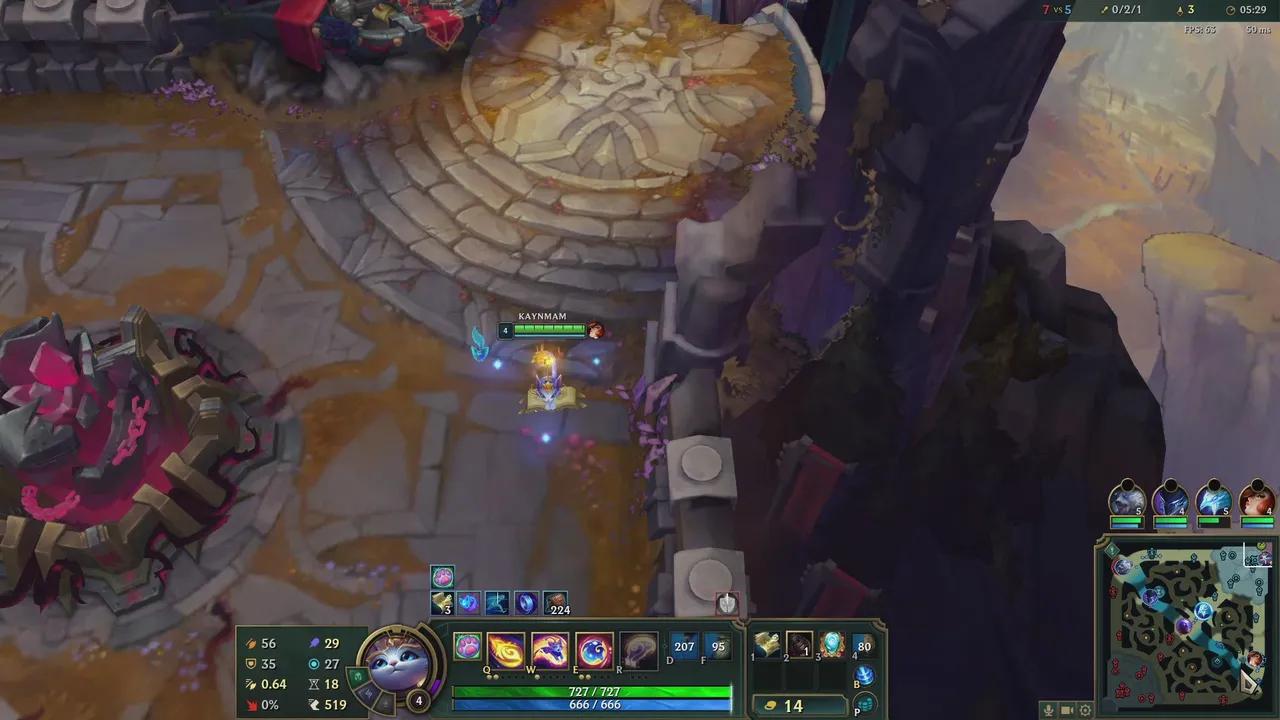The image size is (1280, 720).
Task: Click the pink paw buff icon above abilities
Action: (x=442, y=575)
